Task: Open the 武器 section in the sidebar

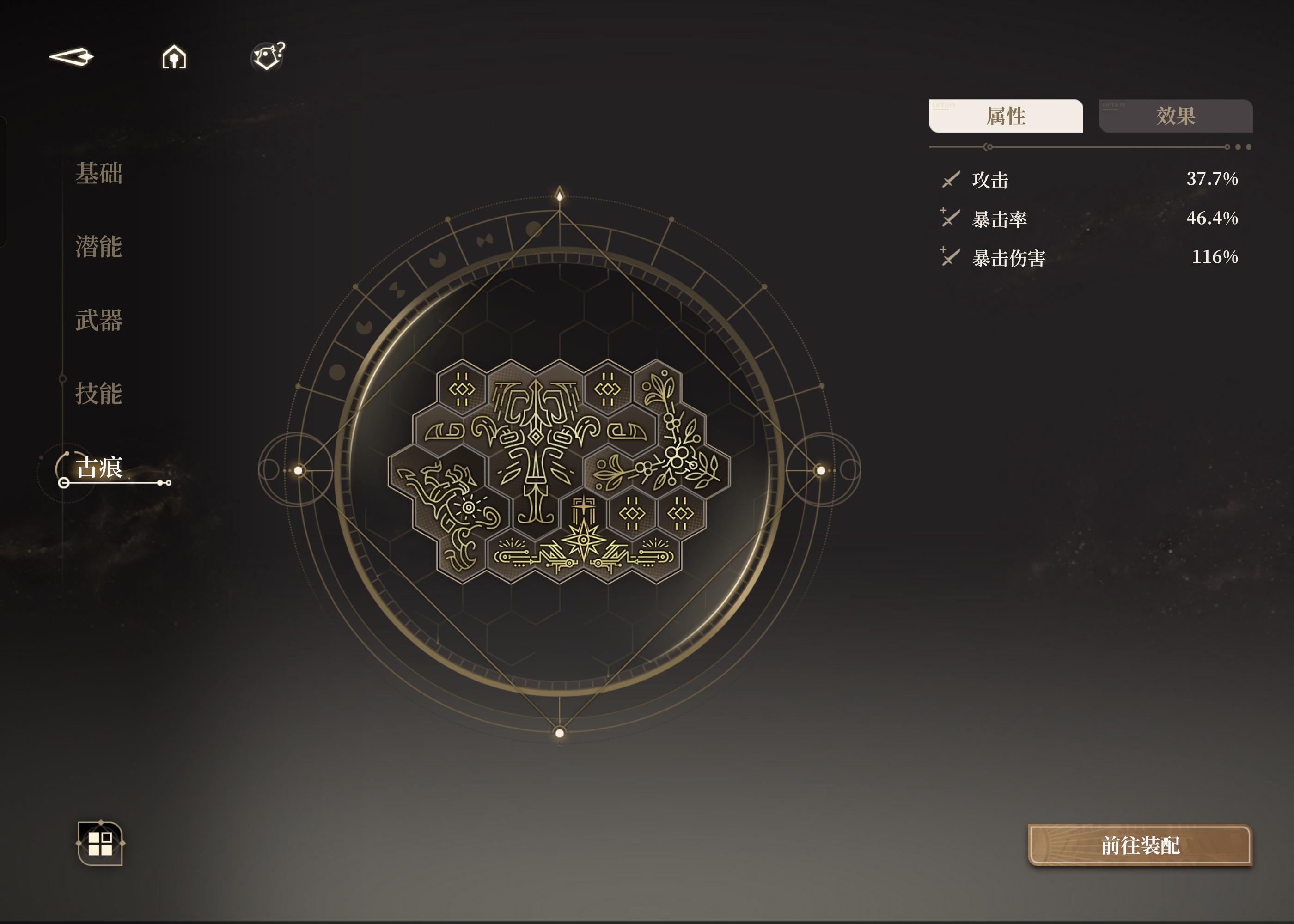Action: click(98, 320)
